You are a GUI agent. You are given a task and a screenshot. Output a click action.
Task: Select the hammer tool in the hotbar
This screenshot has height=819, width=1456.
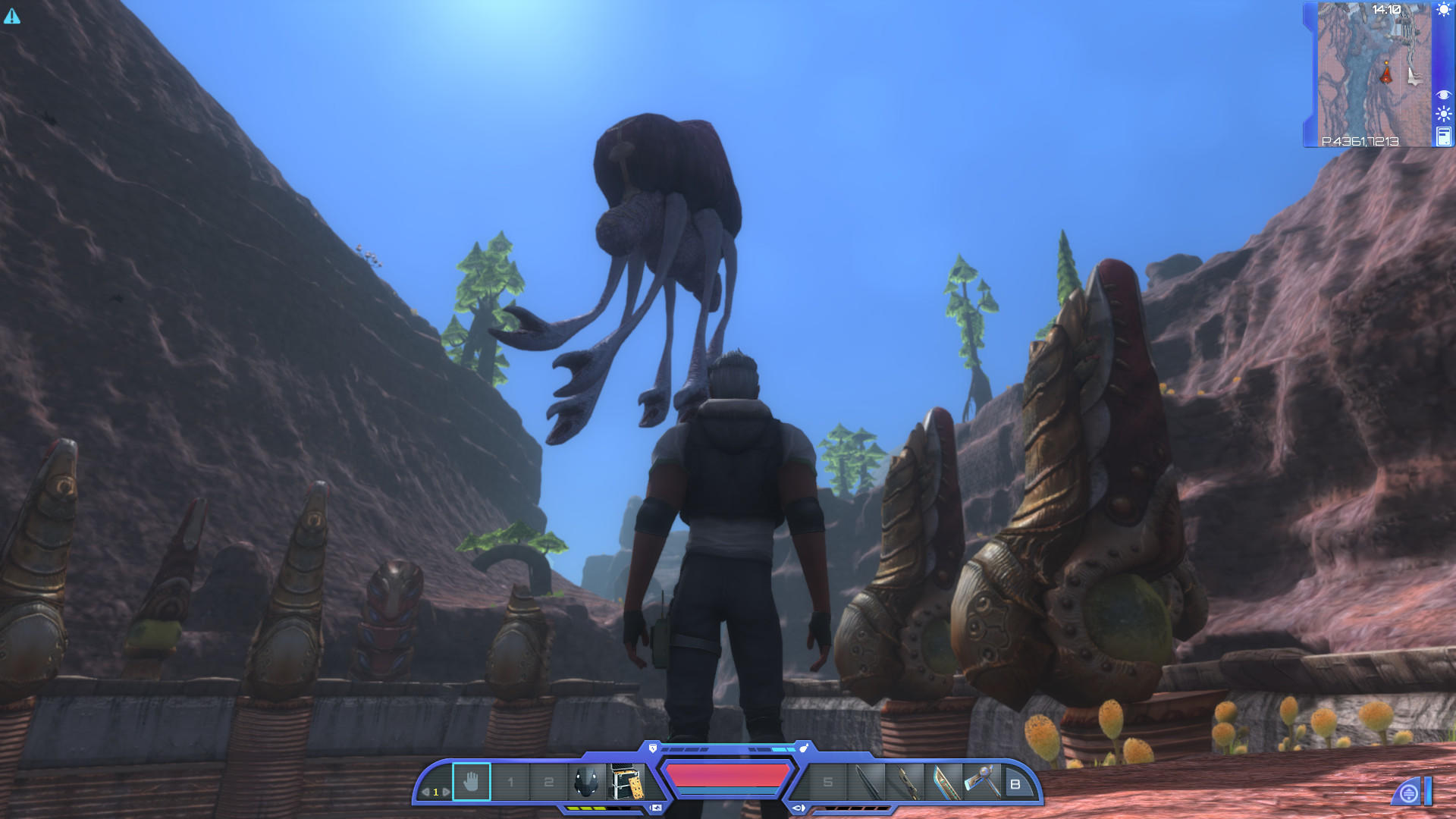pos(983,781)
